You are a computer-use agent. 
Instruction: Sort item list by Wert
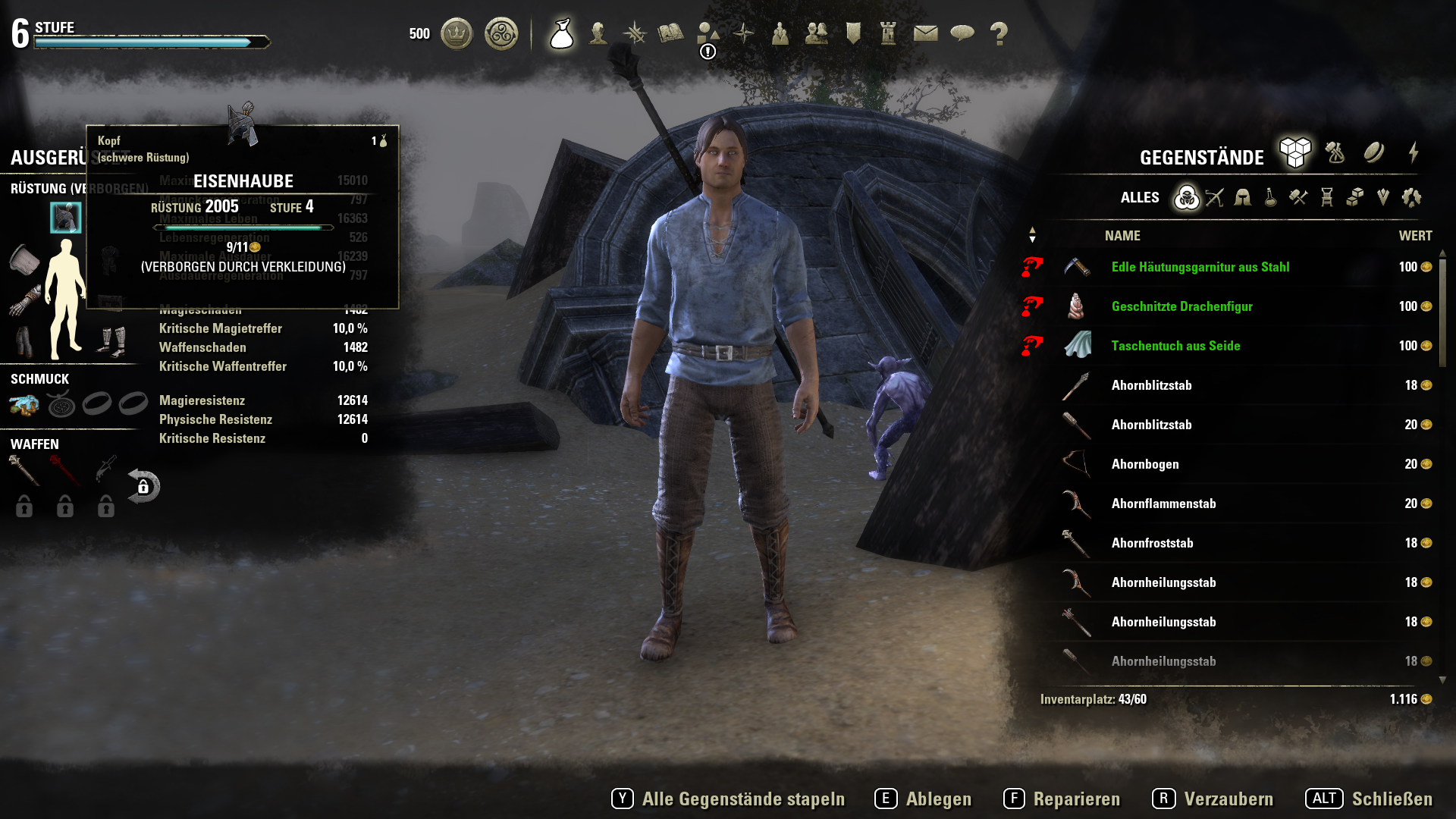click(1415, 236)
